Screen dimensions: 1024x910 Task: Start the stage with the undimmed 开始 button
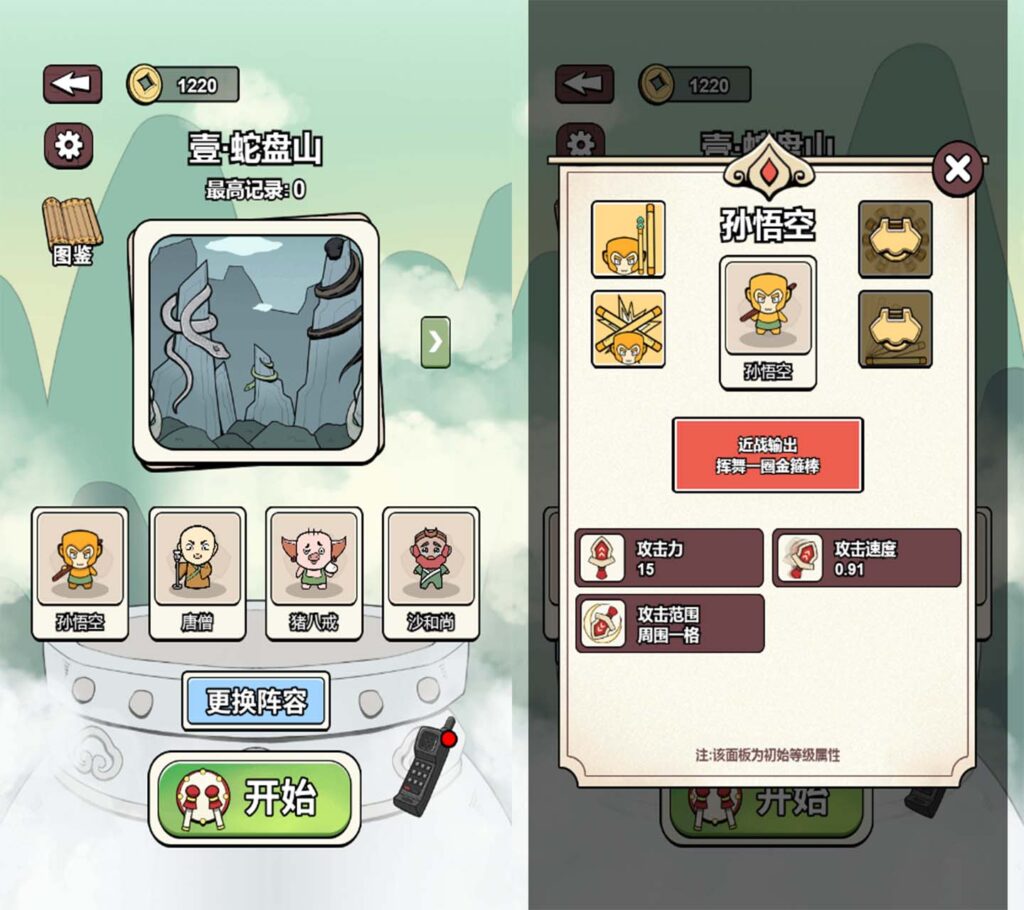tap(255, 799)
